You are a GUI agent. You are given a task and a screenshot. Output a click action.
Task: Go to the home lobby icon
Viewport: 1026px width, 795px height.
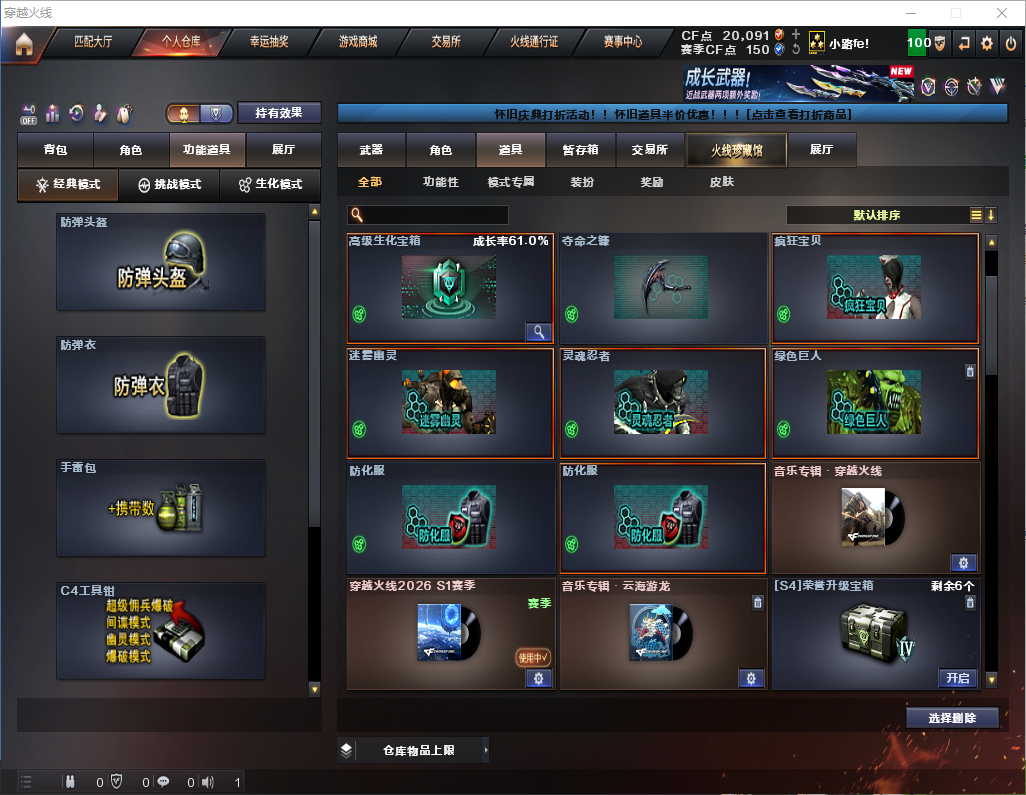(x=24, y=43)
